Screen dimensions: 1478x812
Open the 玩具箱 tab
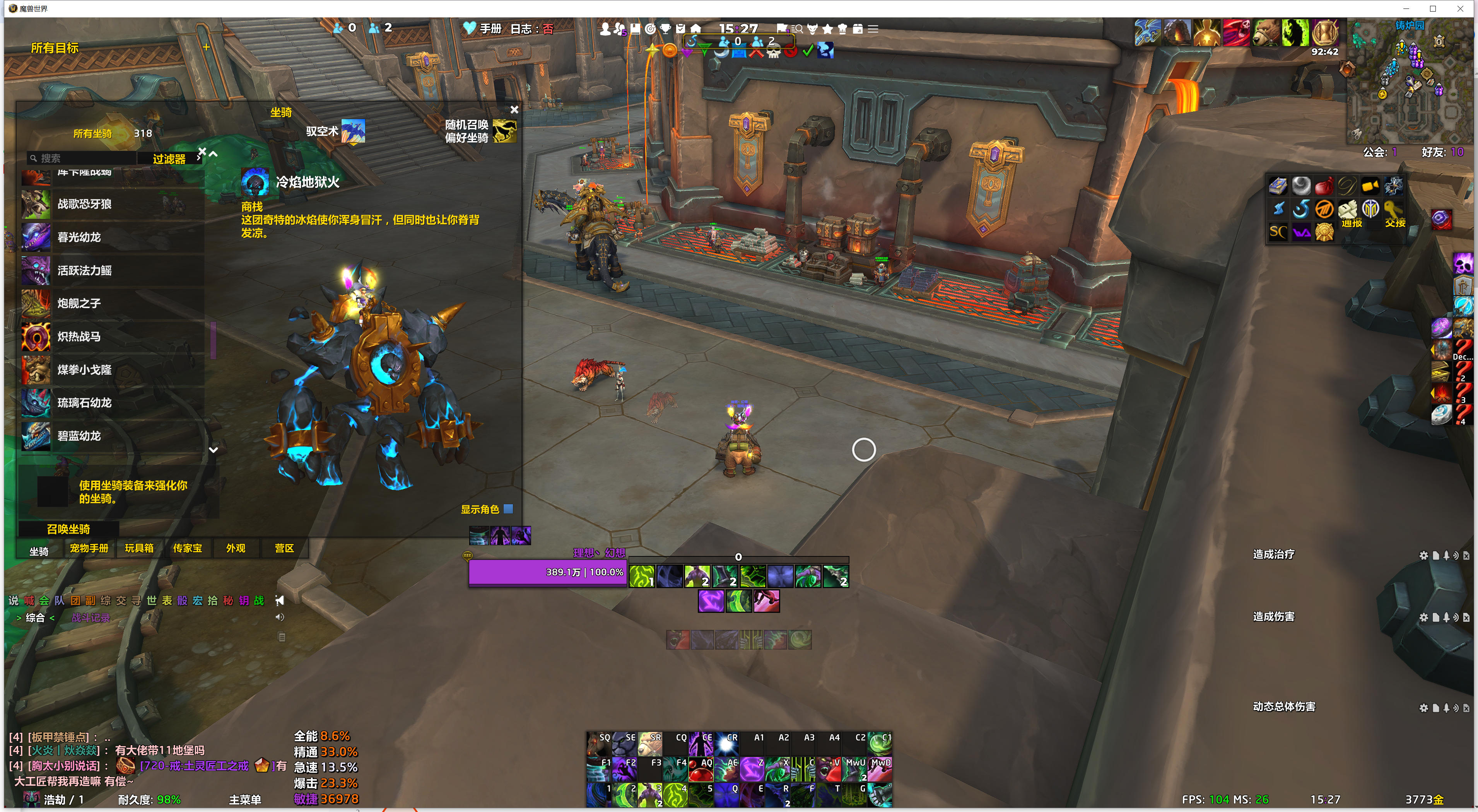139,548
